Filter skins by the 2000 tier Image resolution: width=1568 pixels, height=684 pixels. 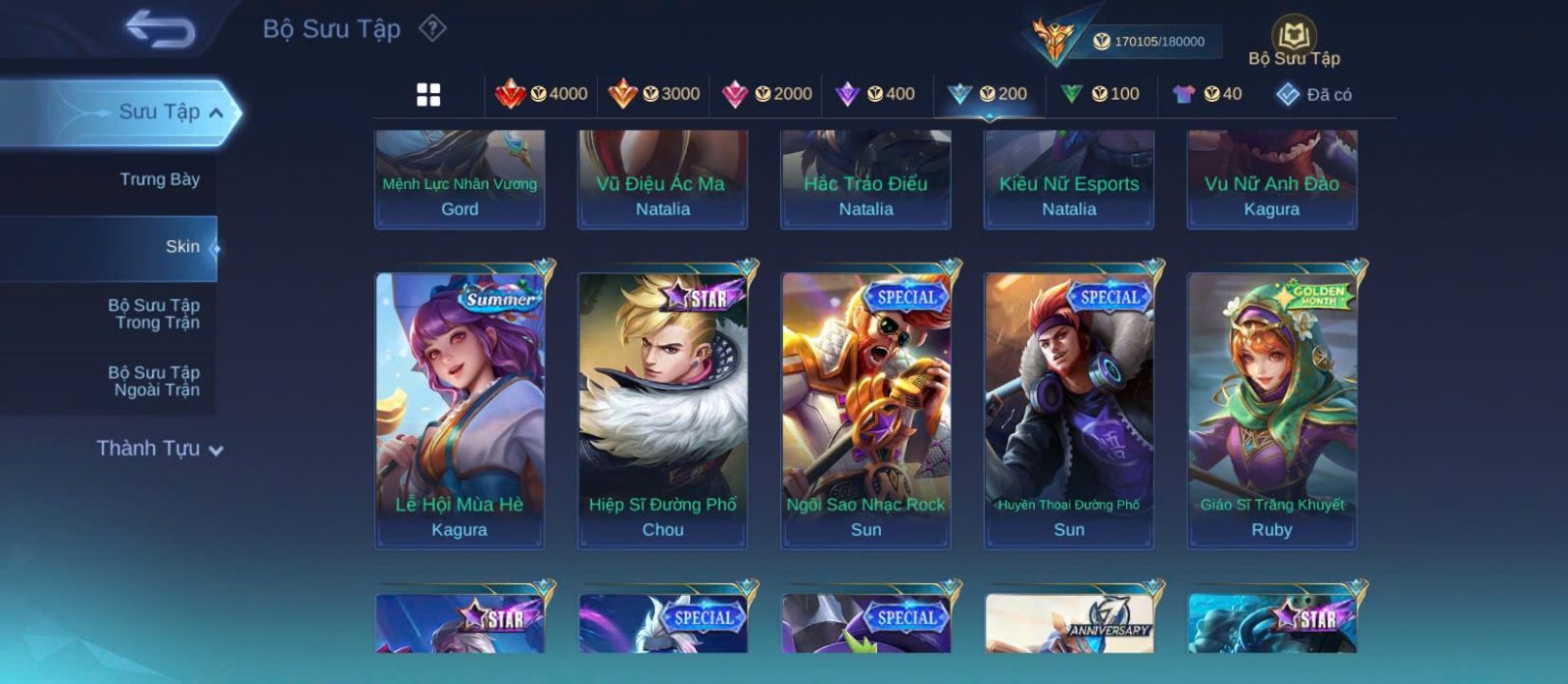pyautogui.click(x=766, y=94)
